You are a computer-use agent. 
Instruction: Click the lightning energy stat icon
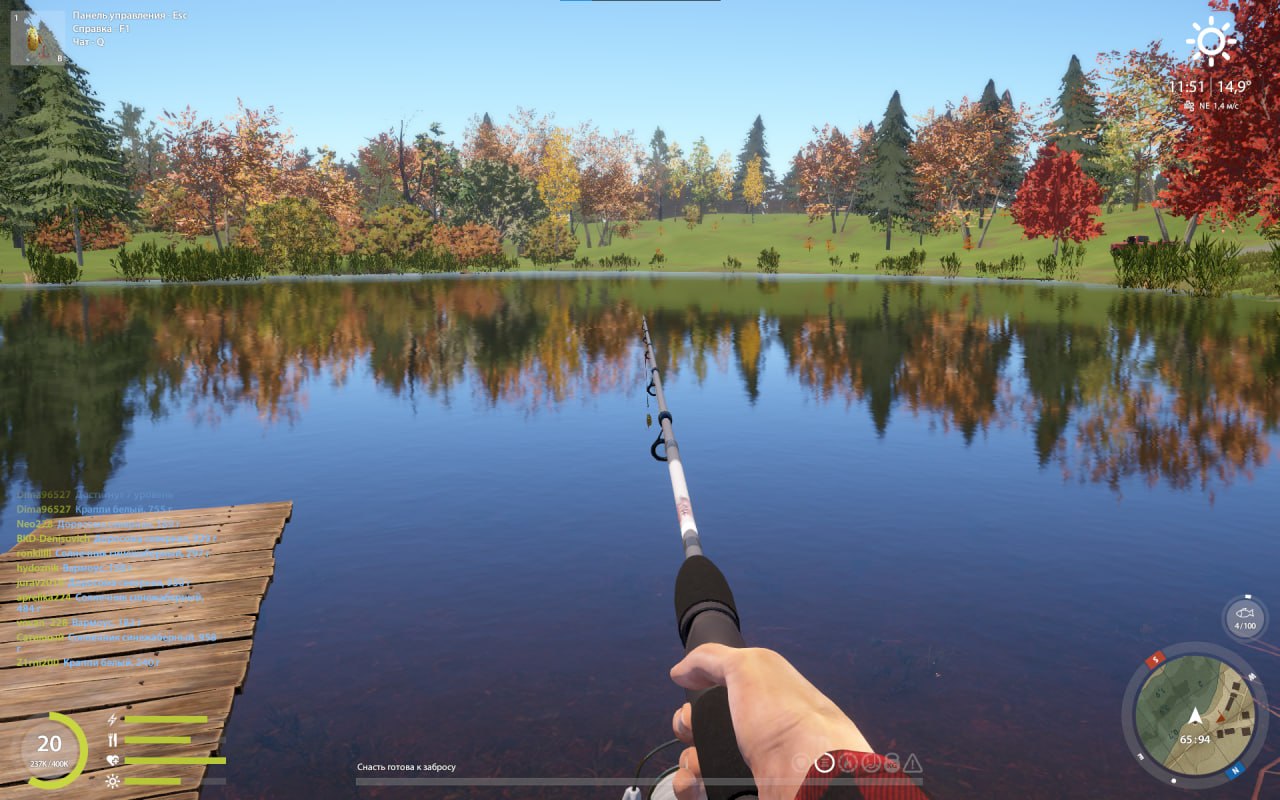pos(112,720)
